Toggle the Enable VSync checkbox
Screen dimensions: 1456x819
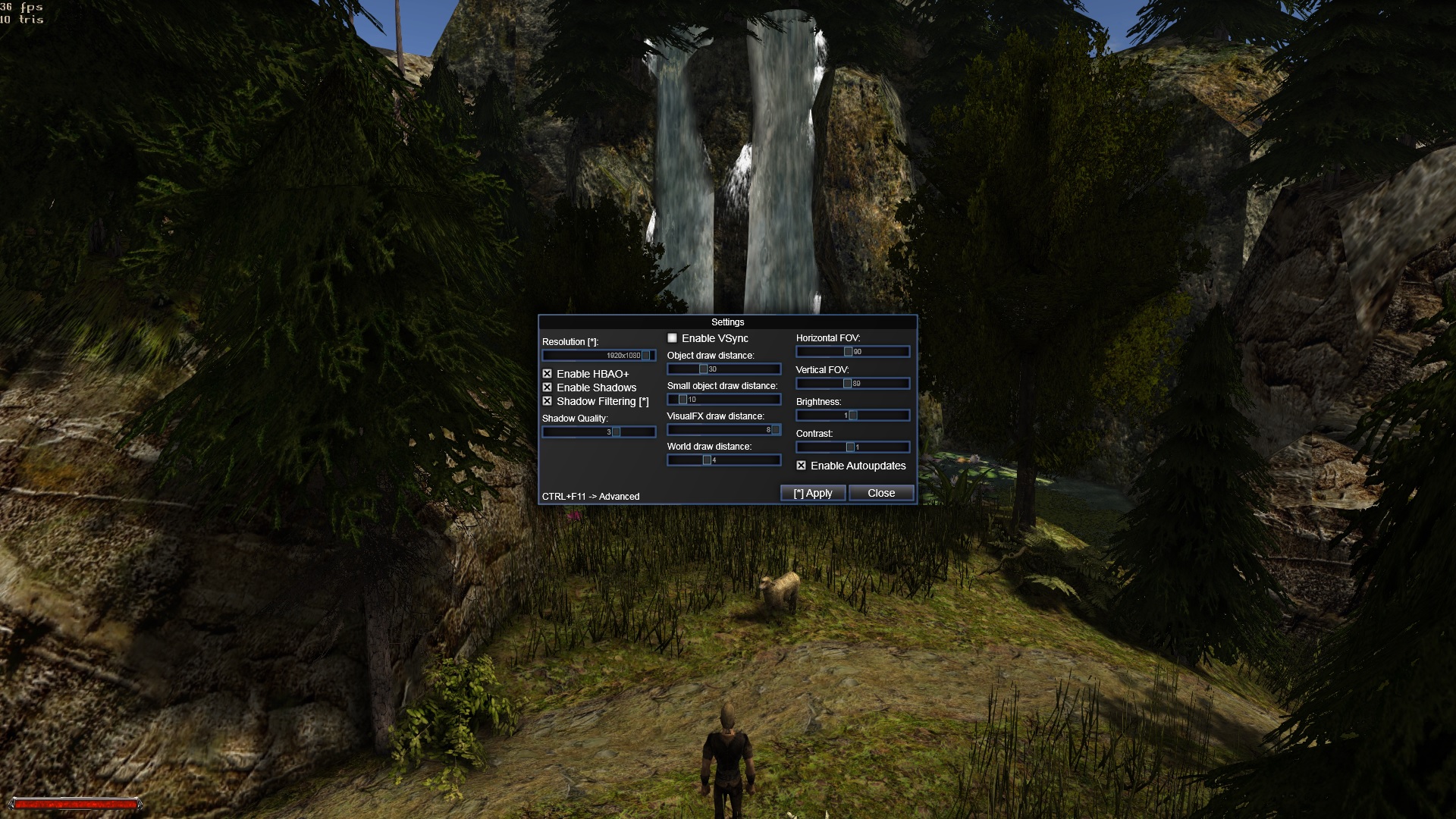(672, 338)
